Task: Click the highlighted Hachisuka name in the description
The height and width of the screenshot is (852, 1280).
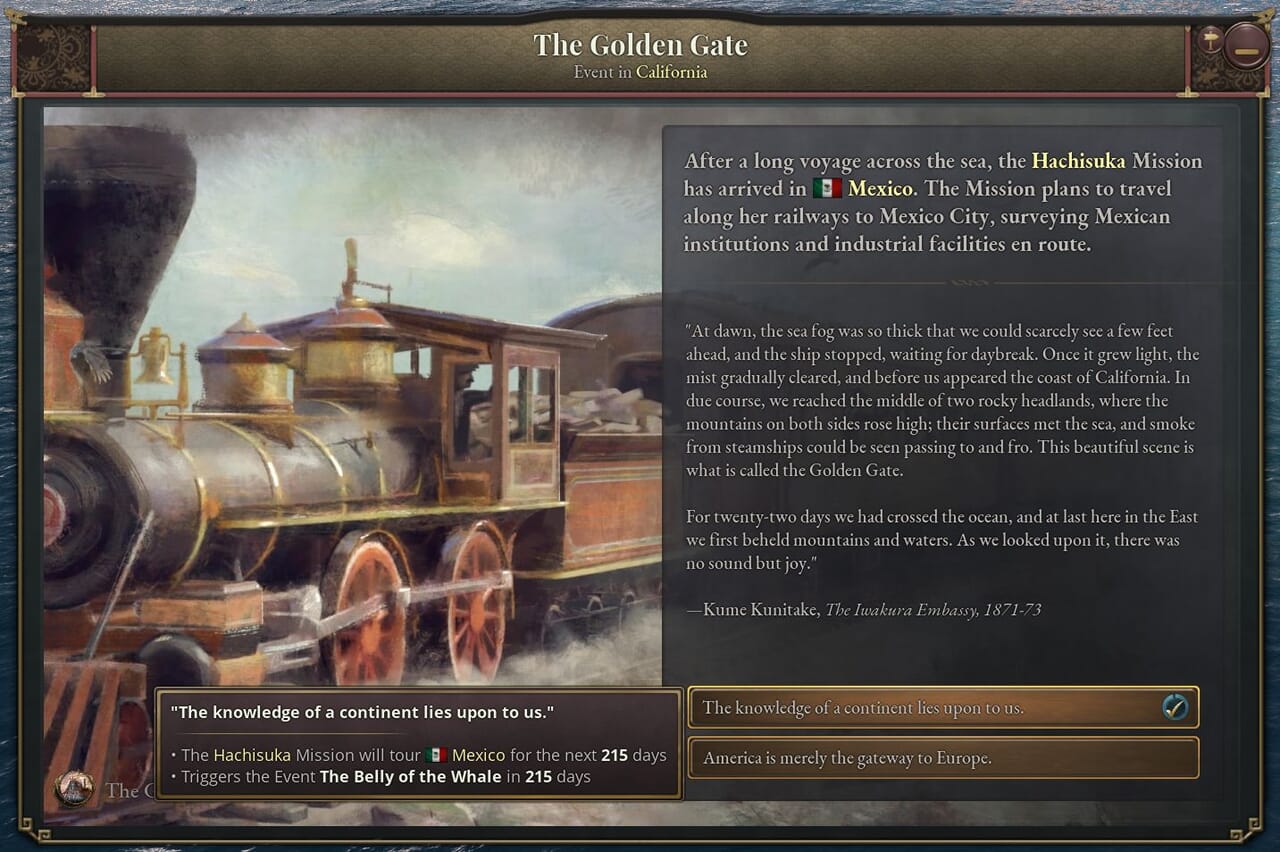Action: (1078, 161)
